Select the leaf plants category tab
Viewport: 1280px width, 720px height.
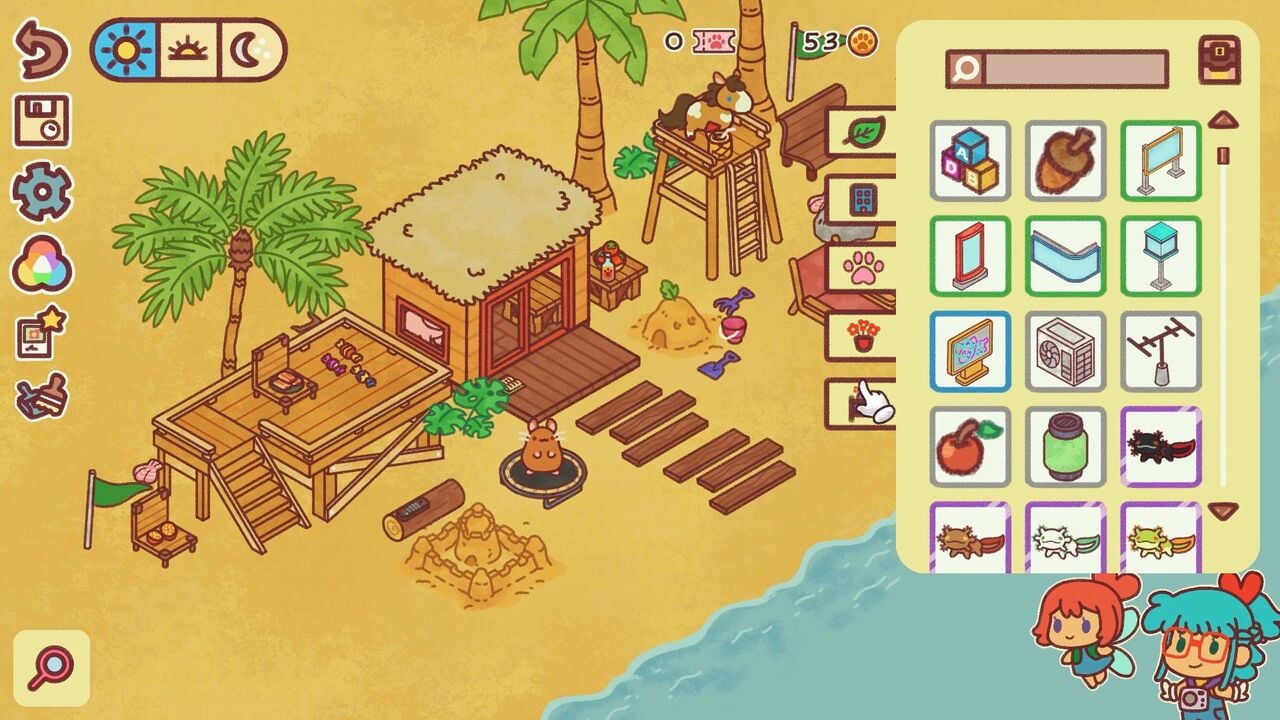tap(861, 132)
